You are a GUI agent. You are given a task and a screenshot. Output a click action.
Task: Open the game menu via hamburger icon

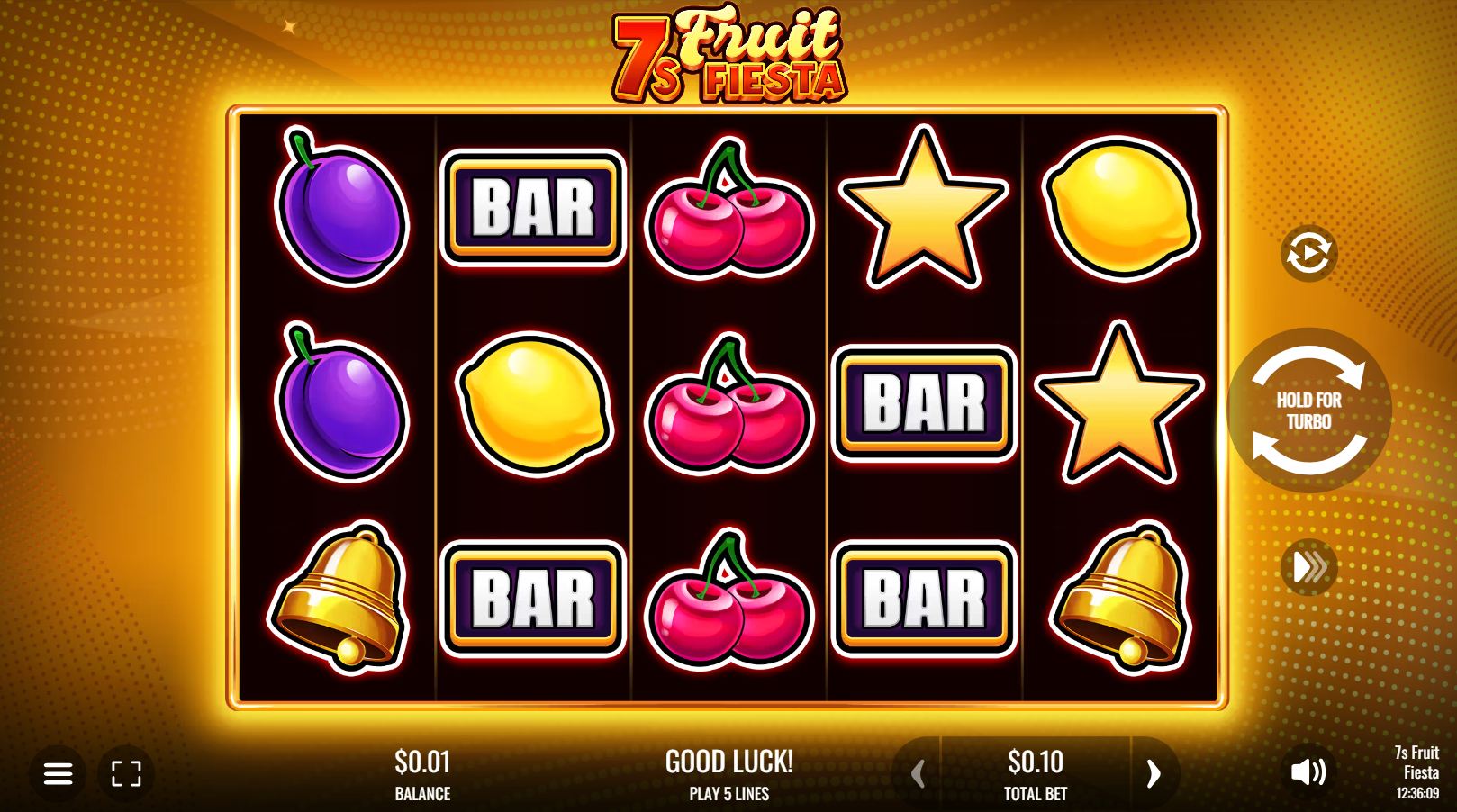tap(59, 772)
